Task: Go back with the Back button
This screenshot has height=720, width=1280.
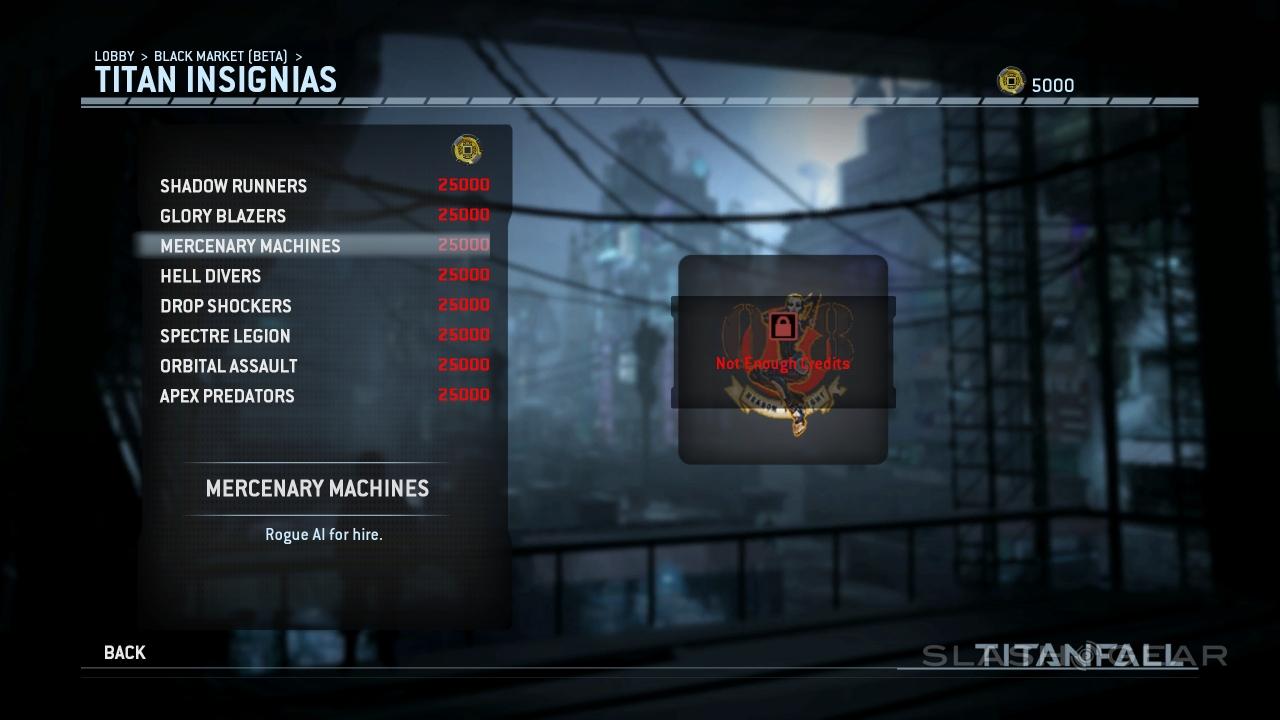Action: pyautogui.click(x=124, y=653)
